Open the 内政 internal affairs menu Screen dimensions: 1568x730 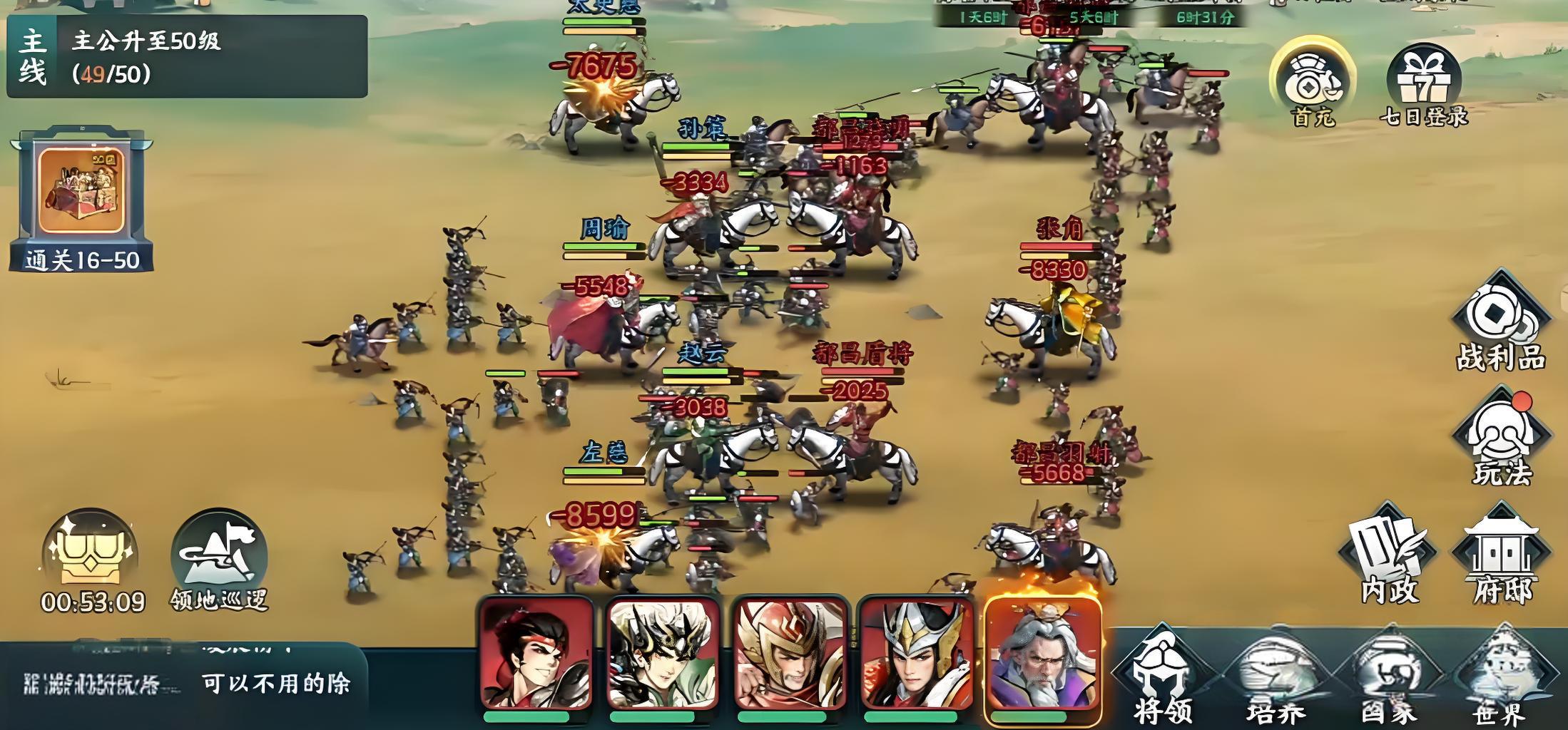click(1388, 556)
